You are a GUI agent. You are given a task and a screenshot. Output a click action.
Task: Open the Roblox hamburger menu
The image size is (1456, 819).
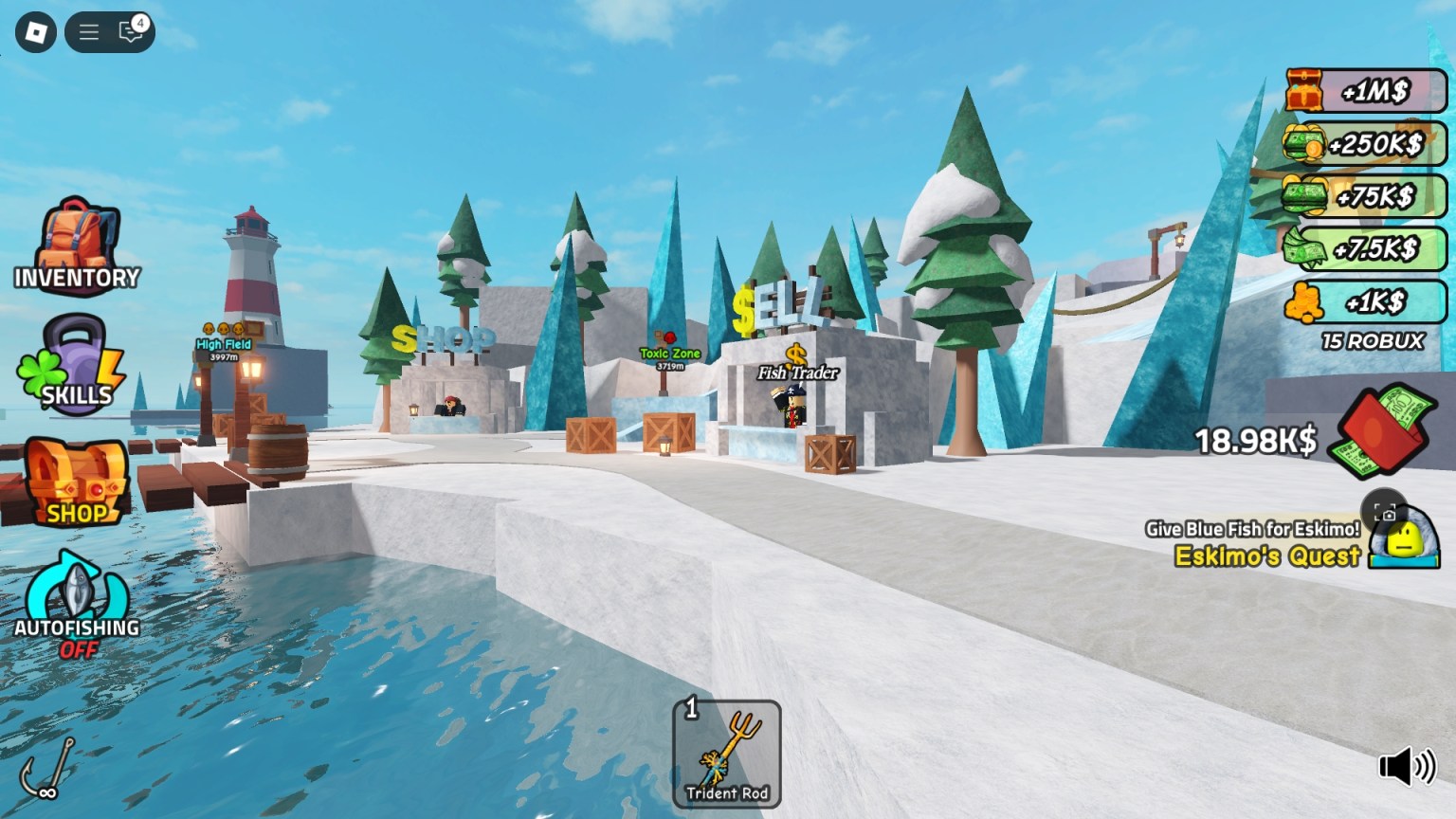[88, 31]
